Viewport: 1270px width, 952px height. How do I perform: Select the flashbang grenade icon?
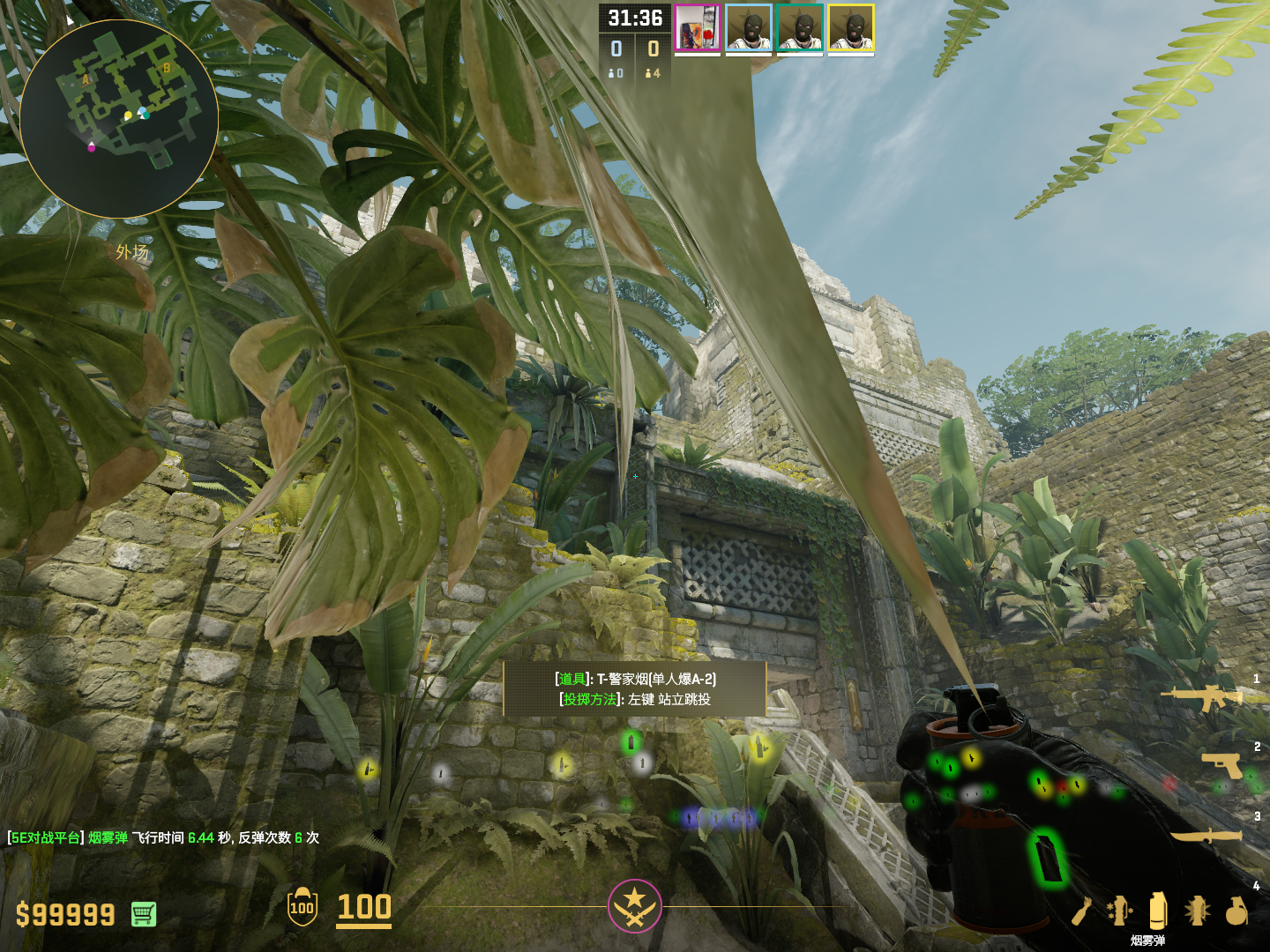1197,911
